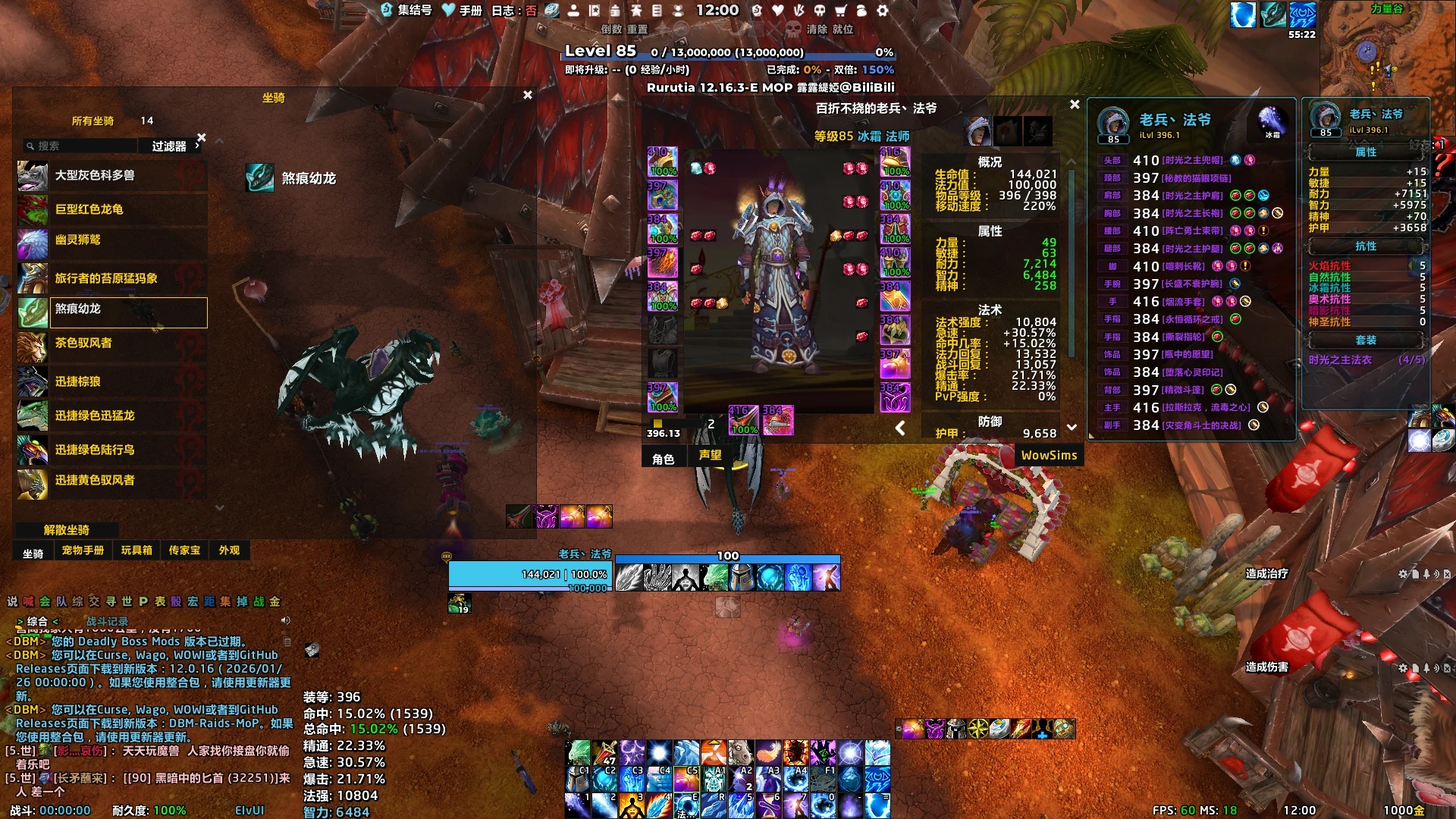Image resolution: width=1456 pixels, height=819 pixels.
Task: Select the 迅捷绿色陆行鸟 mount
Action: 111,450
